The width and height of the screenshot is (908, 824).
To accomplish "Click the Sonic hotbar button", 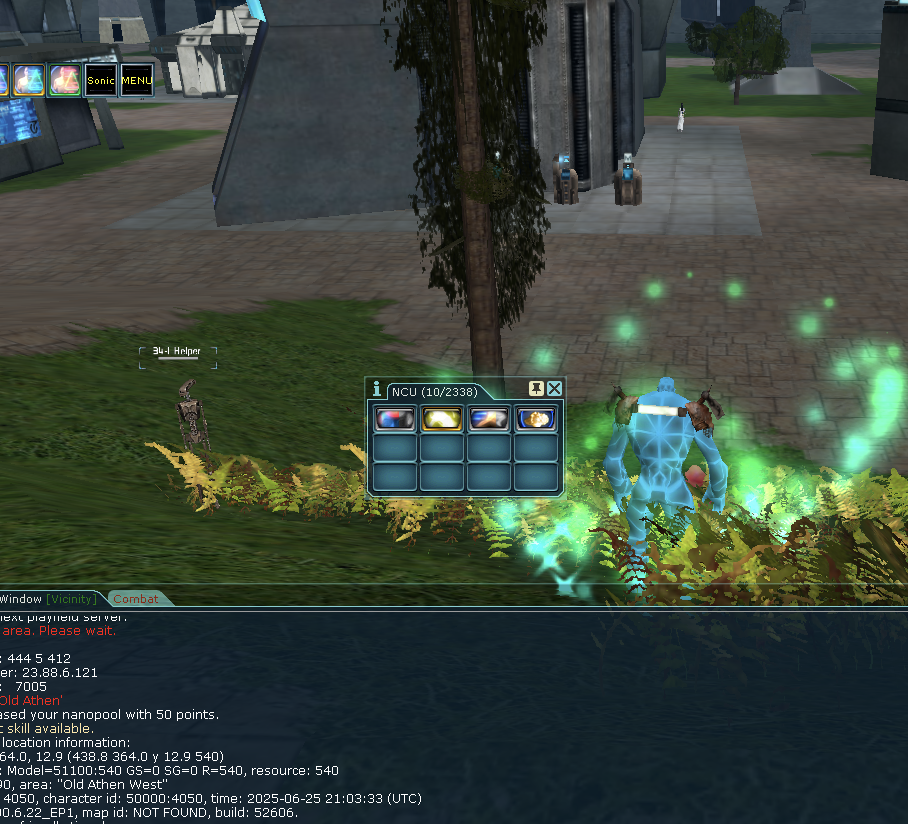I will click(x=100, y=80).
